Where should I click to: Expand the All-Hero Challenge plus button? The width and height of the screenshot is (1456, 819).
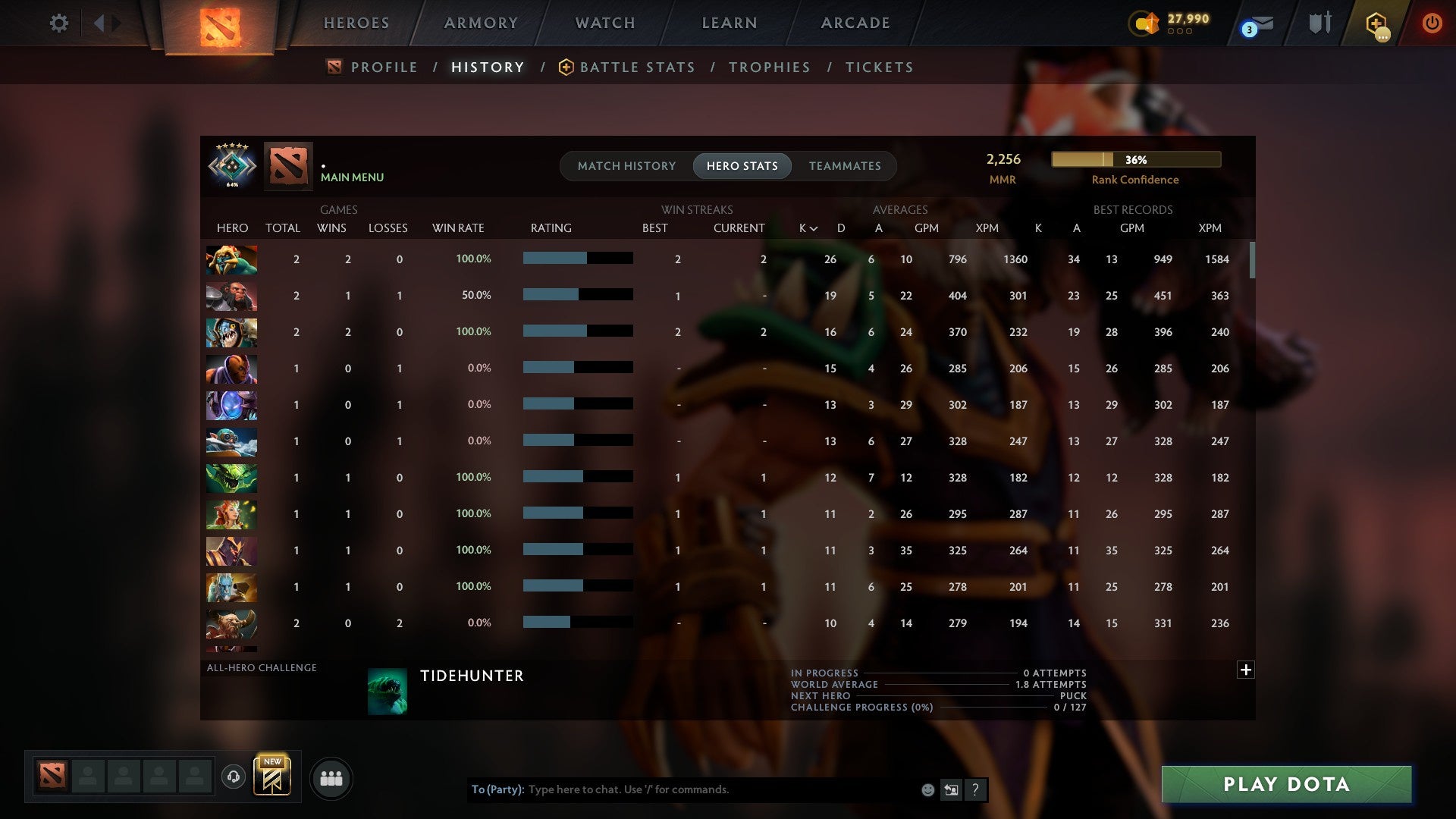(1246, 670)
